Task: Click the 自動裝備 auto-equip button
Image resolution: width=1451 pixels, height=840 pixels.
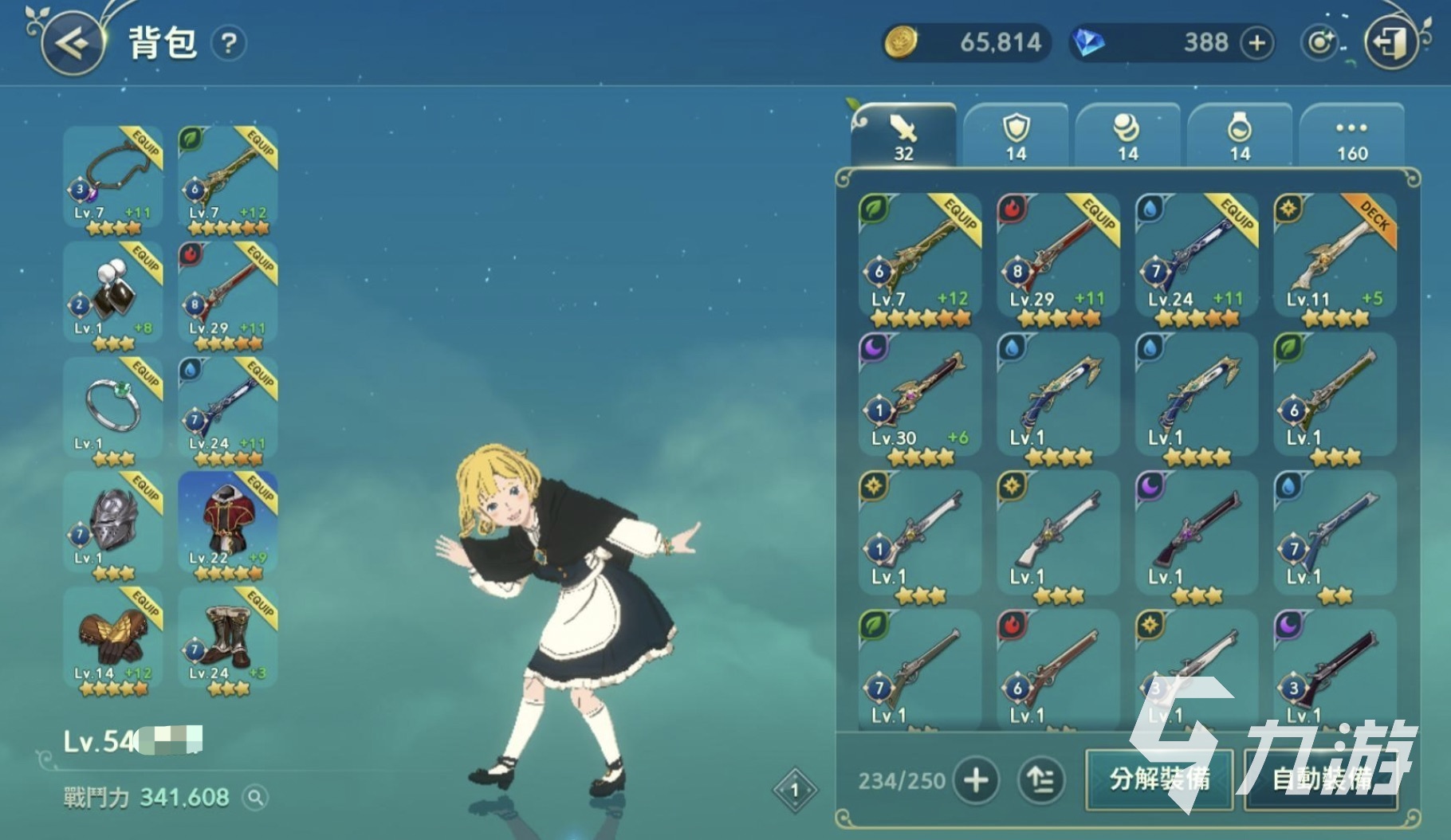Action: click(x=1320, y=779)
